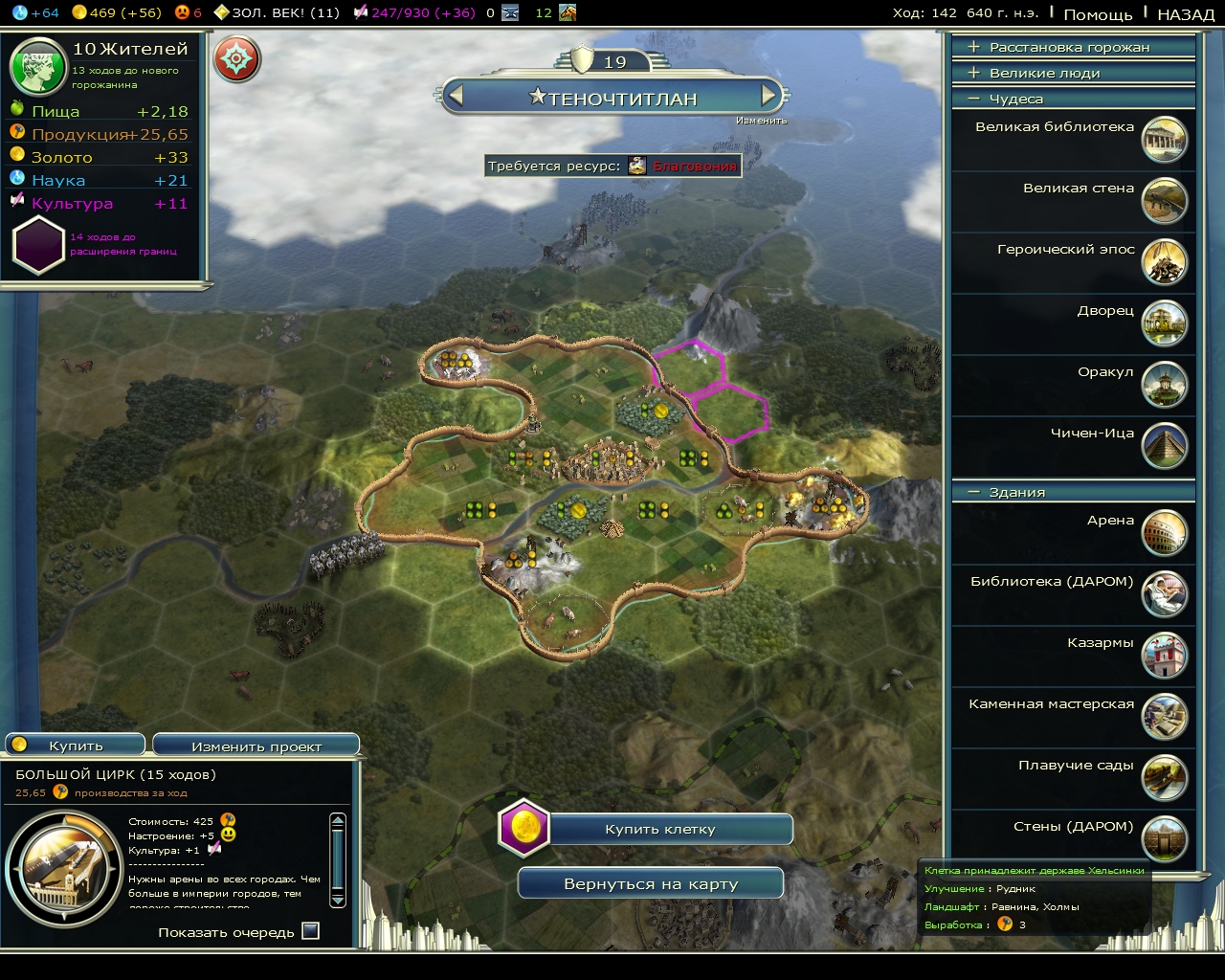Choose the Арена building icon
Screen dimensions: 1225x980
point(1164,533)
